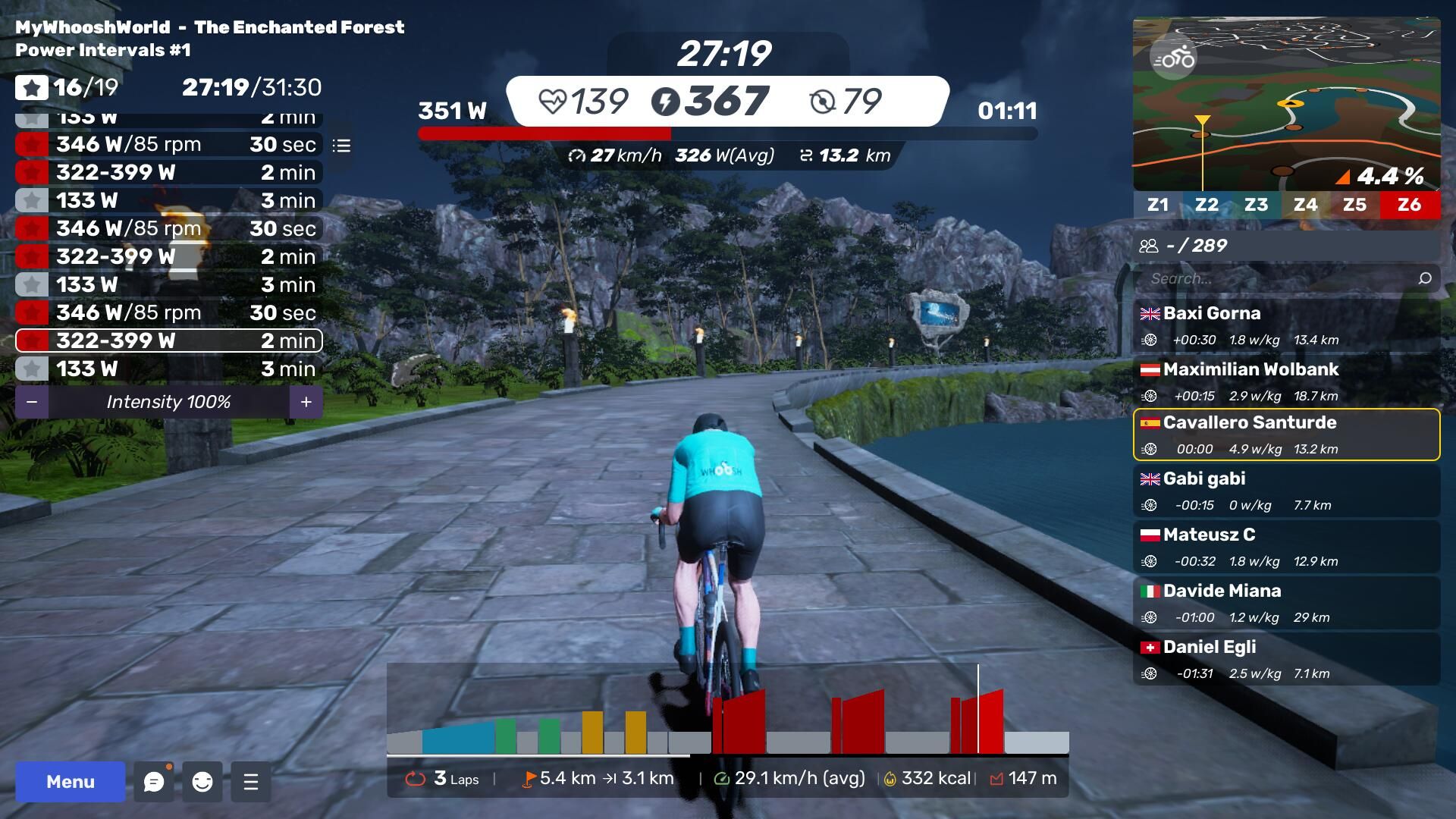
Task: Select rider Mateusz C
Action: [1286, 547]
